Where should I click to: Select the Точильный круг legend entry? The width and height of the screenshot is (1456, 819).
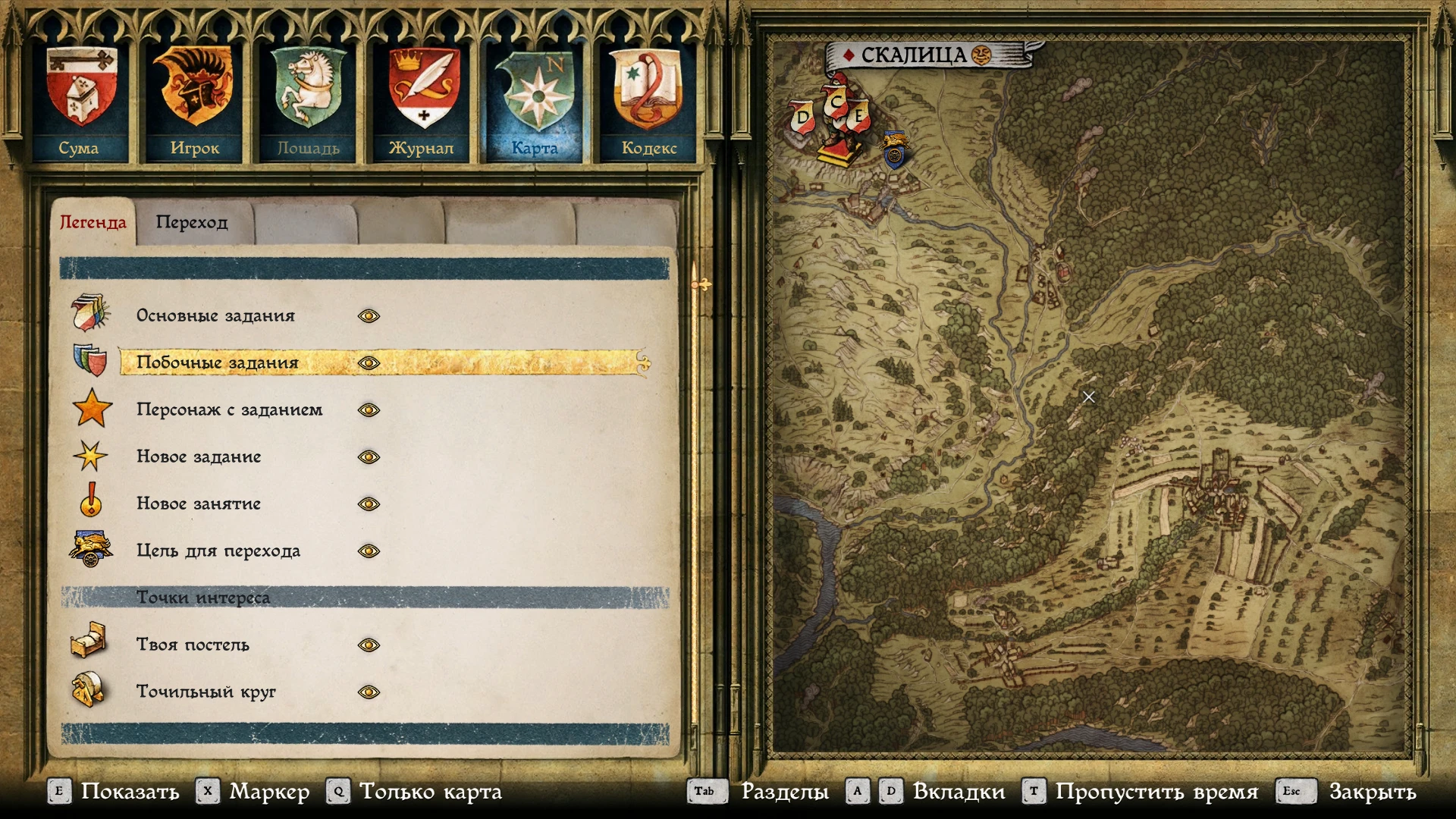(x=206, y=692)
